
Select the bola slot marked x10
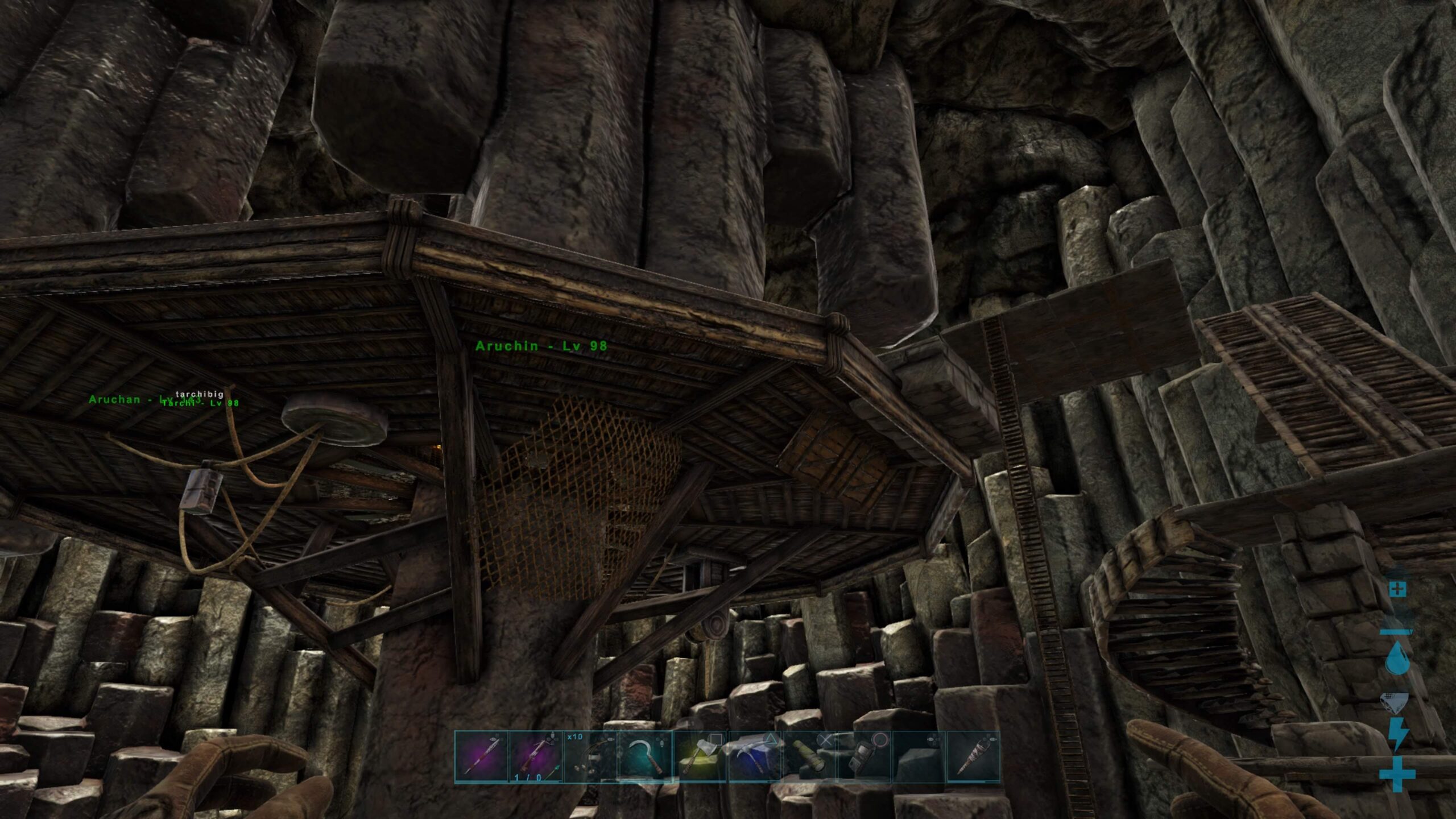tap(590, 757)
